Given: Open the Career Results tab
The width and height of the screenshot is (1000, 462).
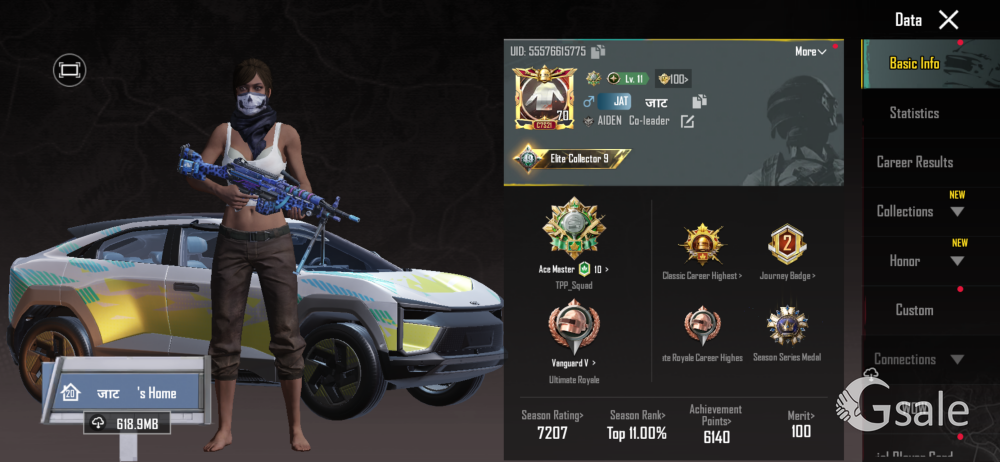Looking at the screenshot, I should pyautogui.click(x=914, y=162).
